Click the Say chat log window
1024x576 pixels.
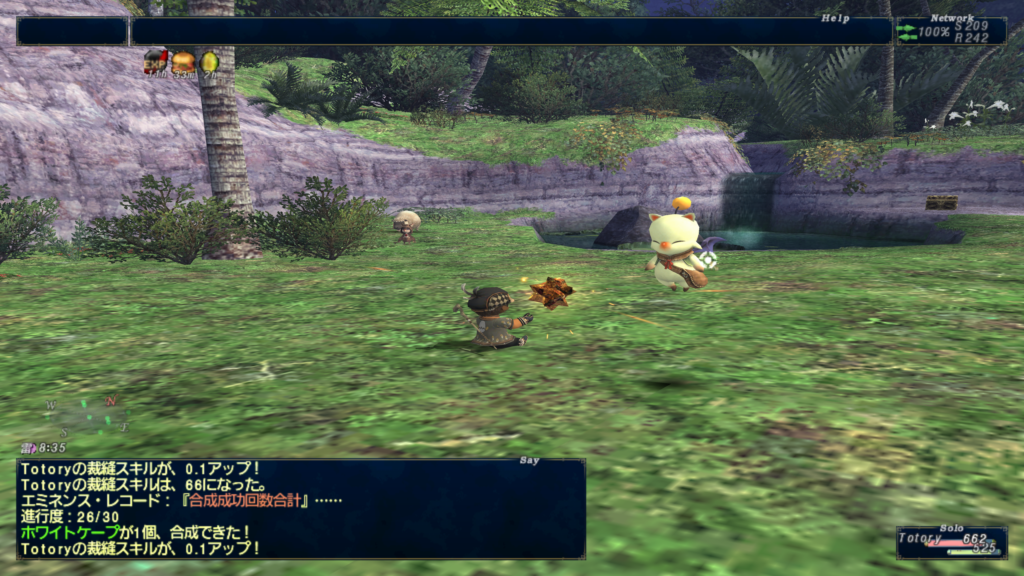[300, 508]
